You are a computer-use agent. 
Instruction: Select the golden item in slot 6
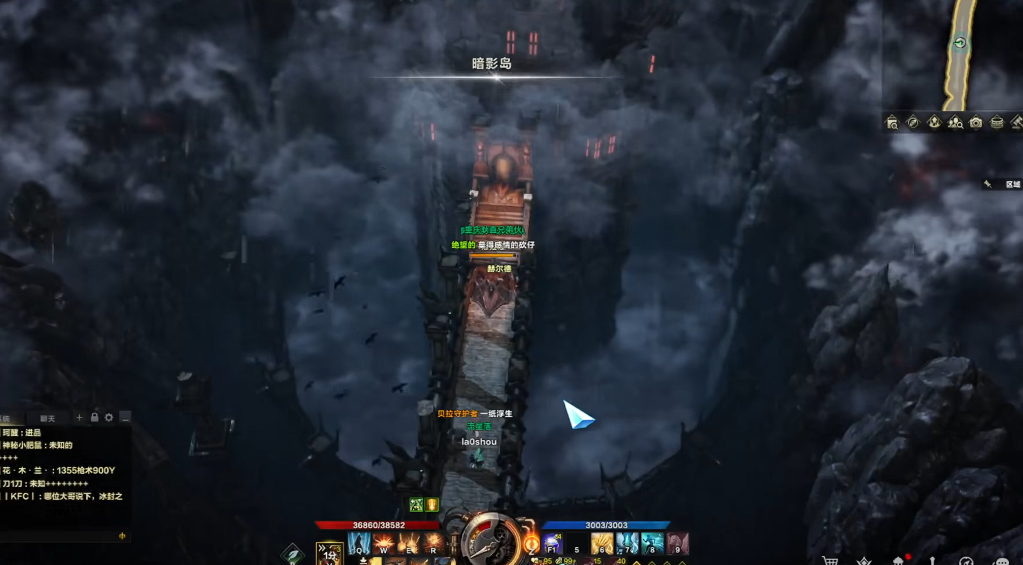(601, 543)
